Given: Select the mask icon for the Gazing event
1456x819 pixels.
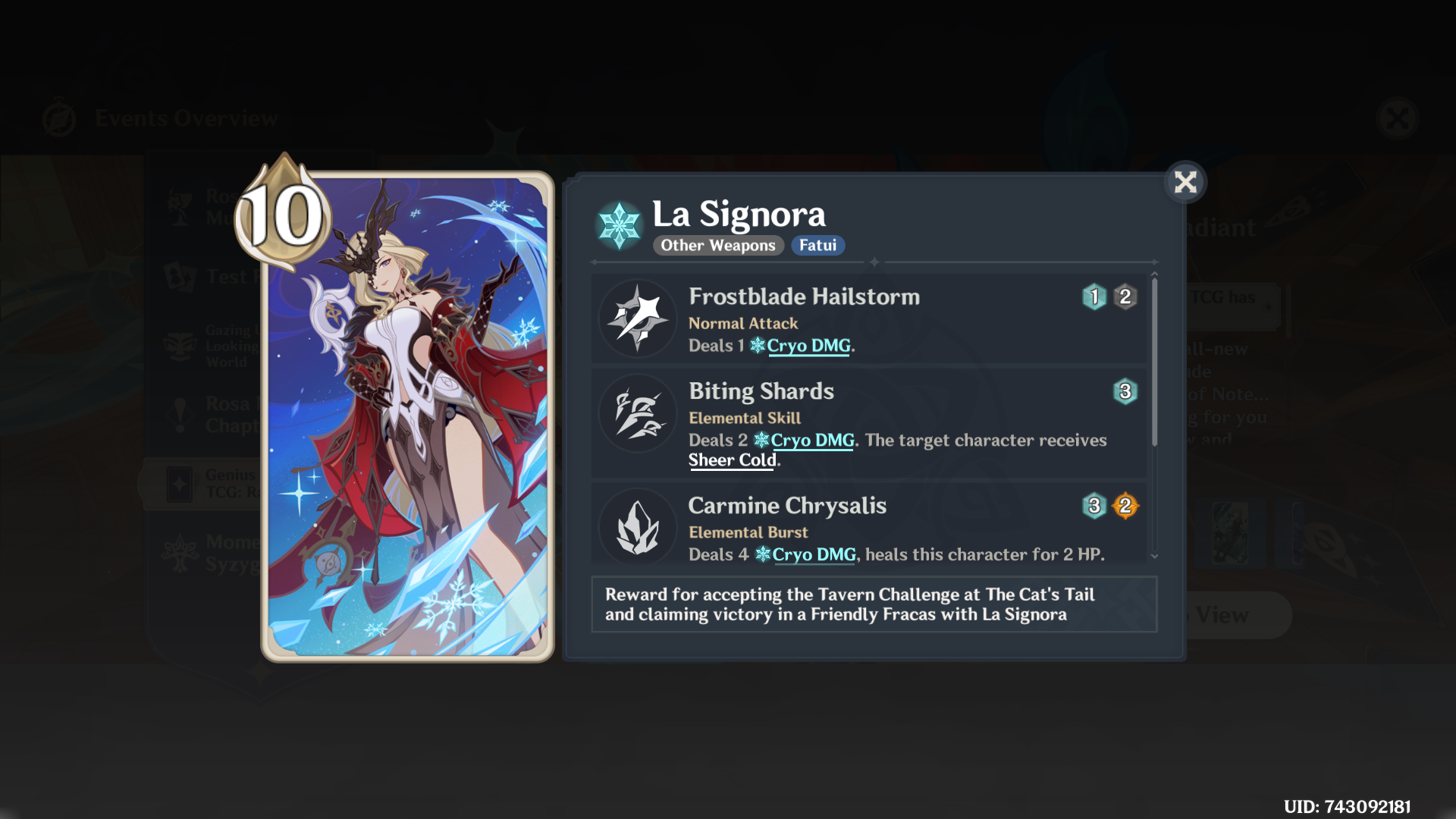Looking at the screenshot, I should (x=180, y=346).
